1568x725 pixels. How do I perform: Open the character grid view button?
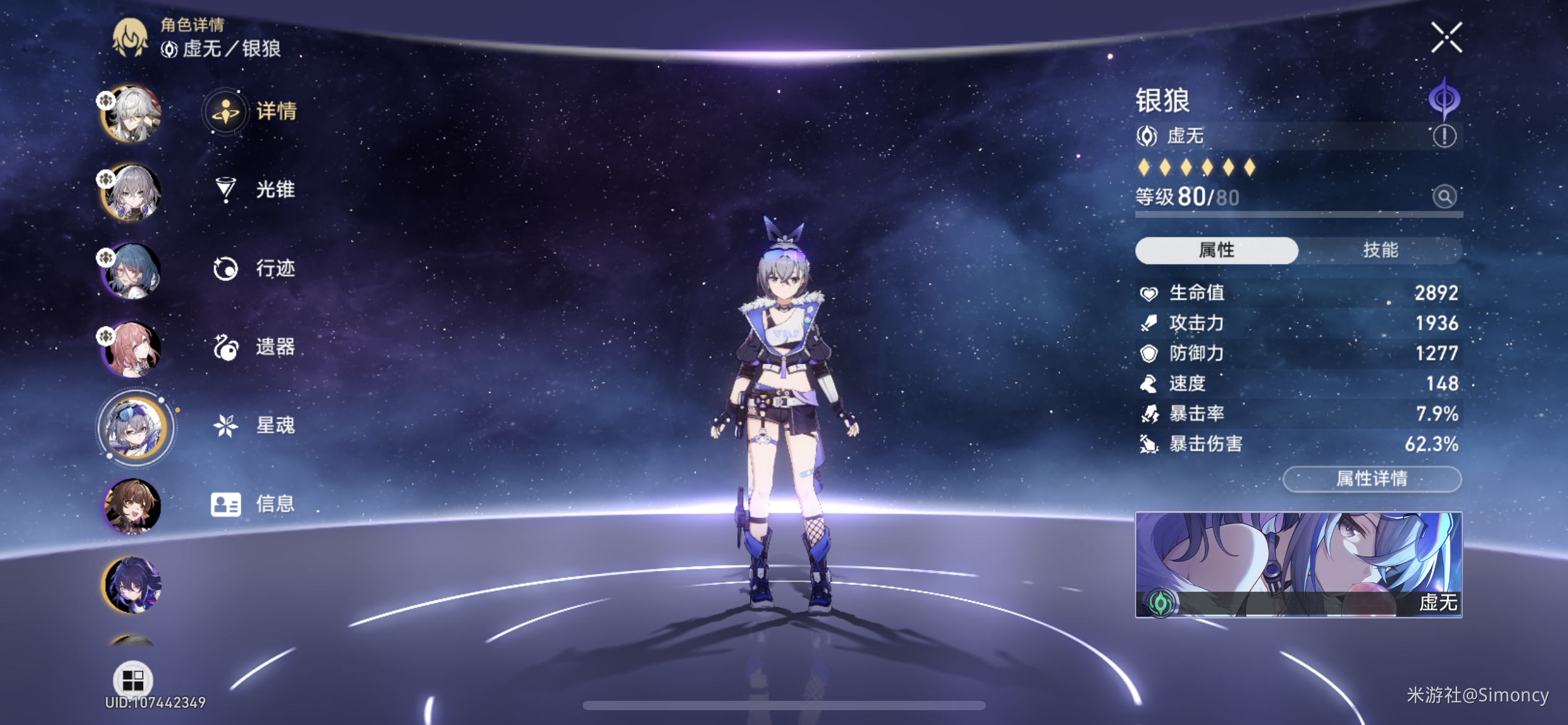(x=133, y=680)
